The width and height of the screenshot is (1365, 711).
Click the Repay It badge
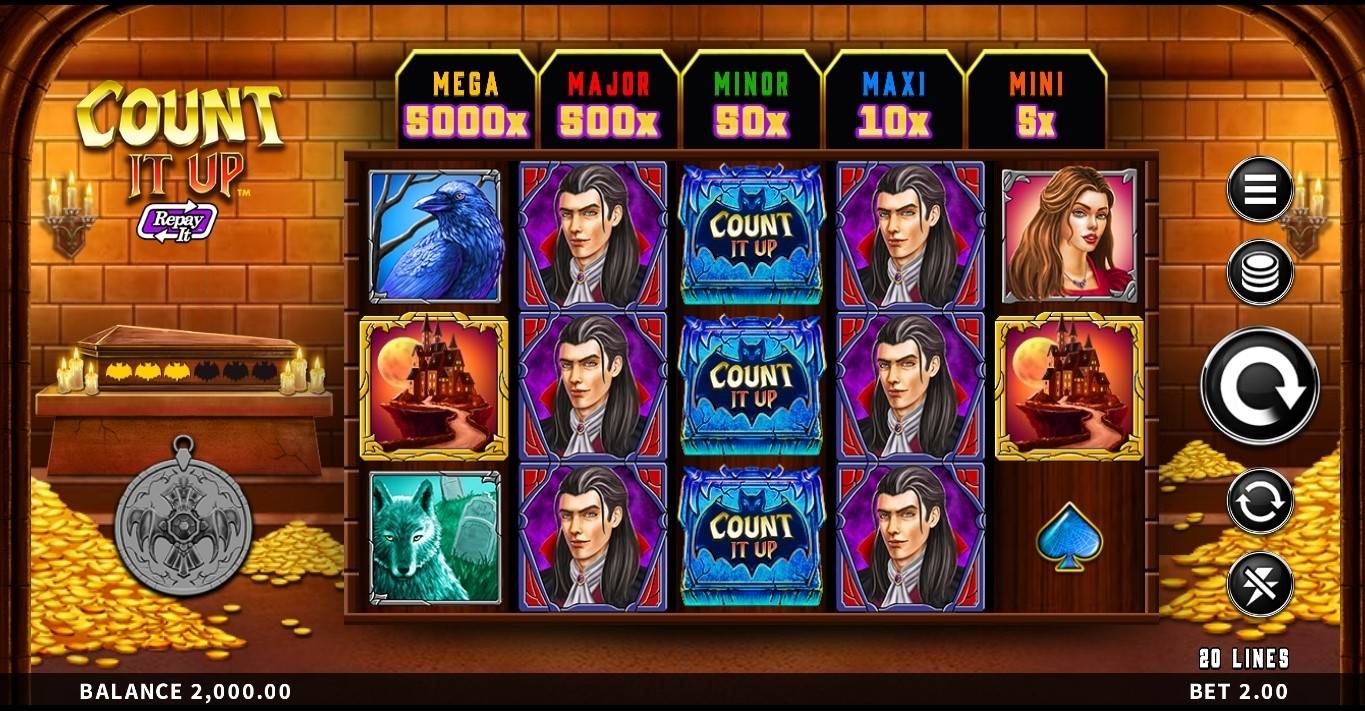click(x=177, y=222)
